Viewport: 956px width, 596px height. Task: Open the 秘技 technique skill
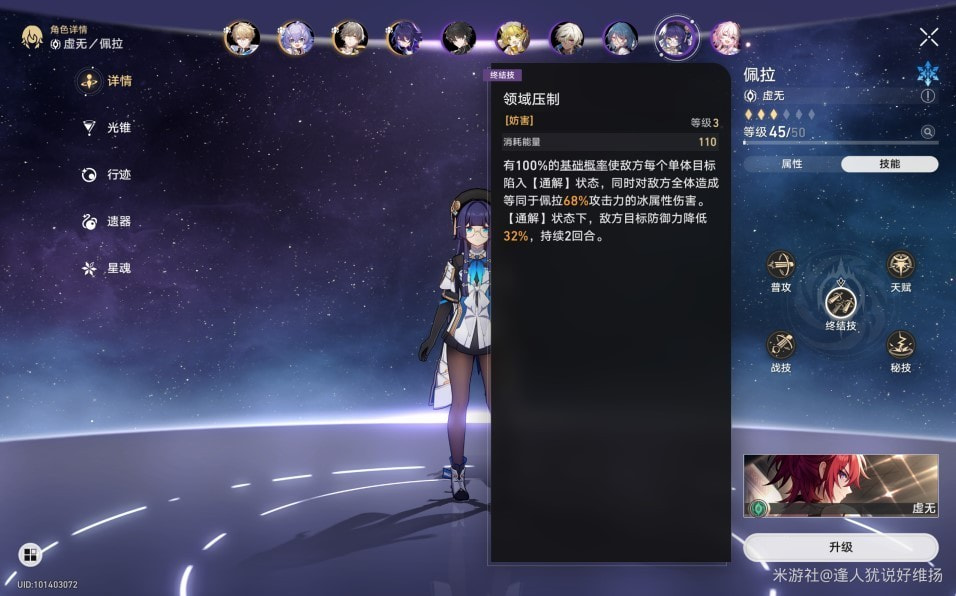(900, 346)
